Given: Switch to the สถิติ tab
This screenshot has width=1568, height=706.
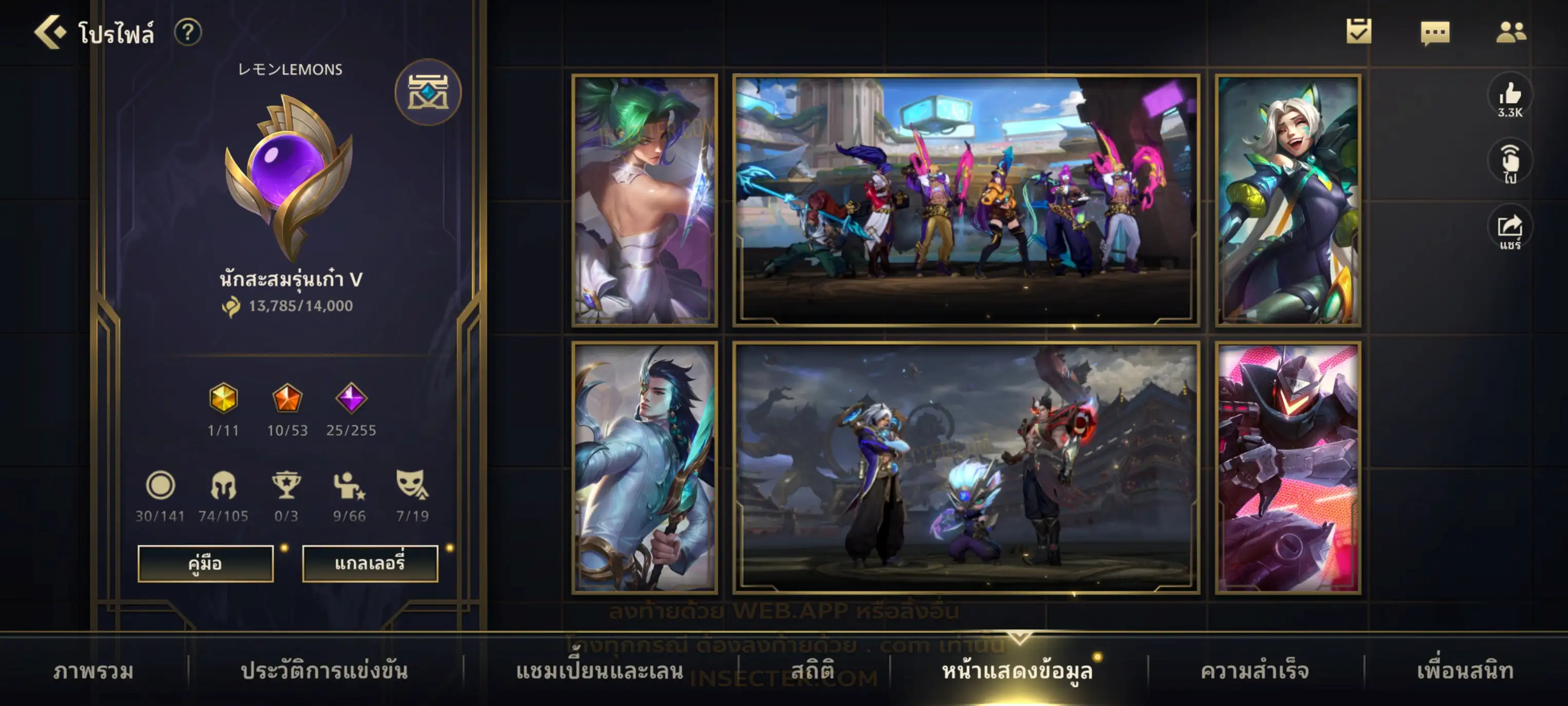Looking at the screenshot, I should (x=812, y=671).
